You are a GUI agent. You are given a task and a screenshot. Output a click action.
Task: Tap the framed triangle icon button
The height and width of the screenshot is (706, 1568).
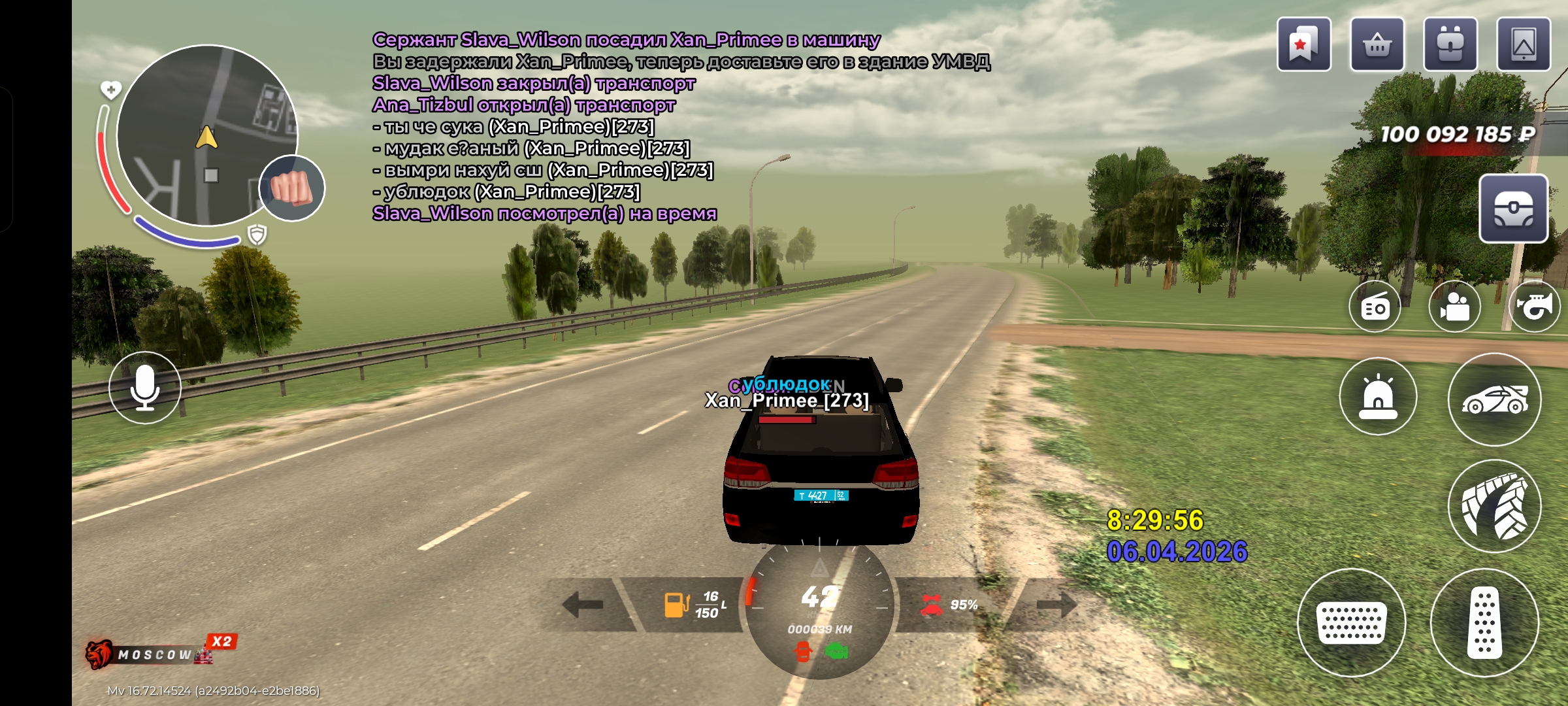coord(1523,44)
